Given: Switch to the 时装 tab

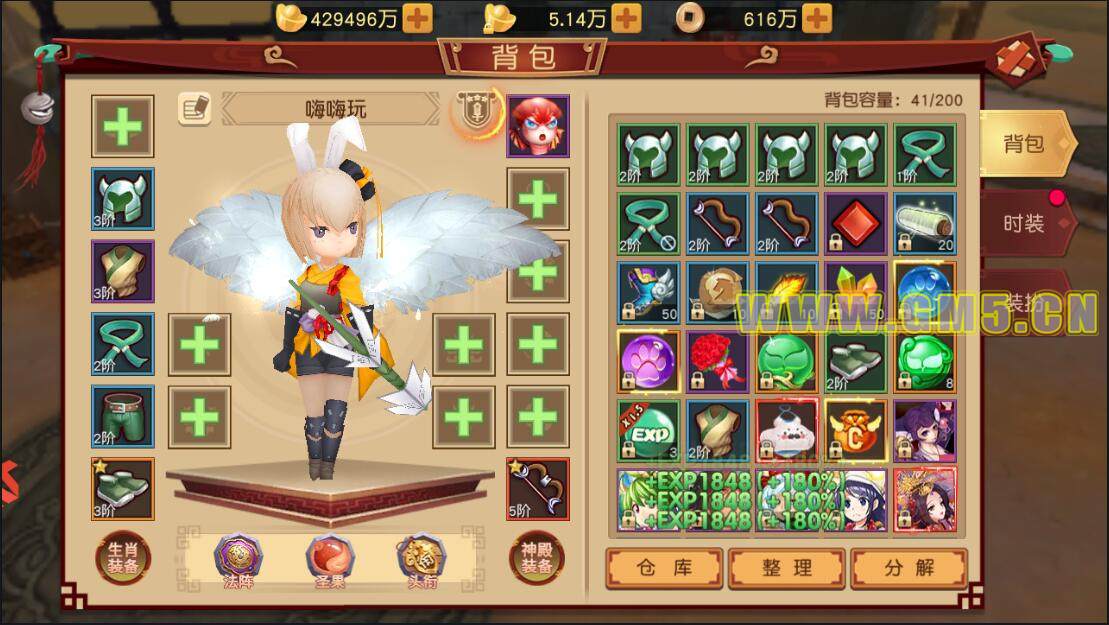Looking at the screenshot, I should 1023,223.
